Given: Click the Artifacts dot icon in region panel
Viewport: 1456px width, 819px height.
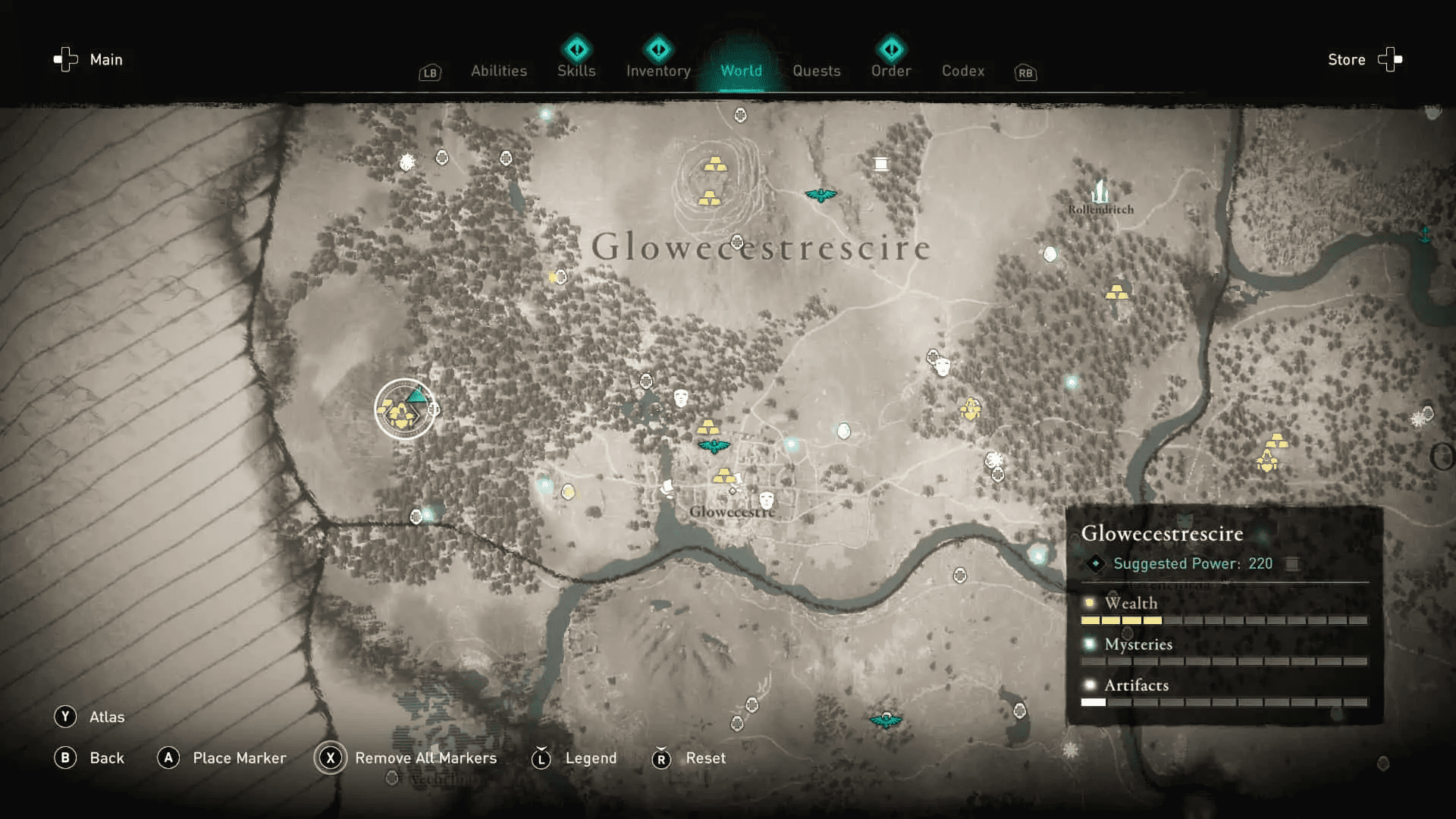Looking at the screenshot, I should (1090, 684).
